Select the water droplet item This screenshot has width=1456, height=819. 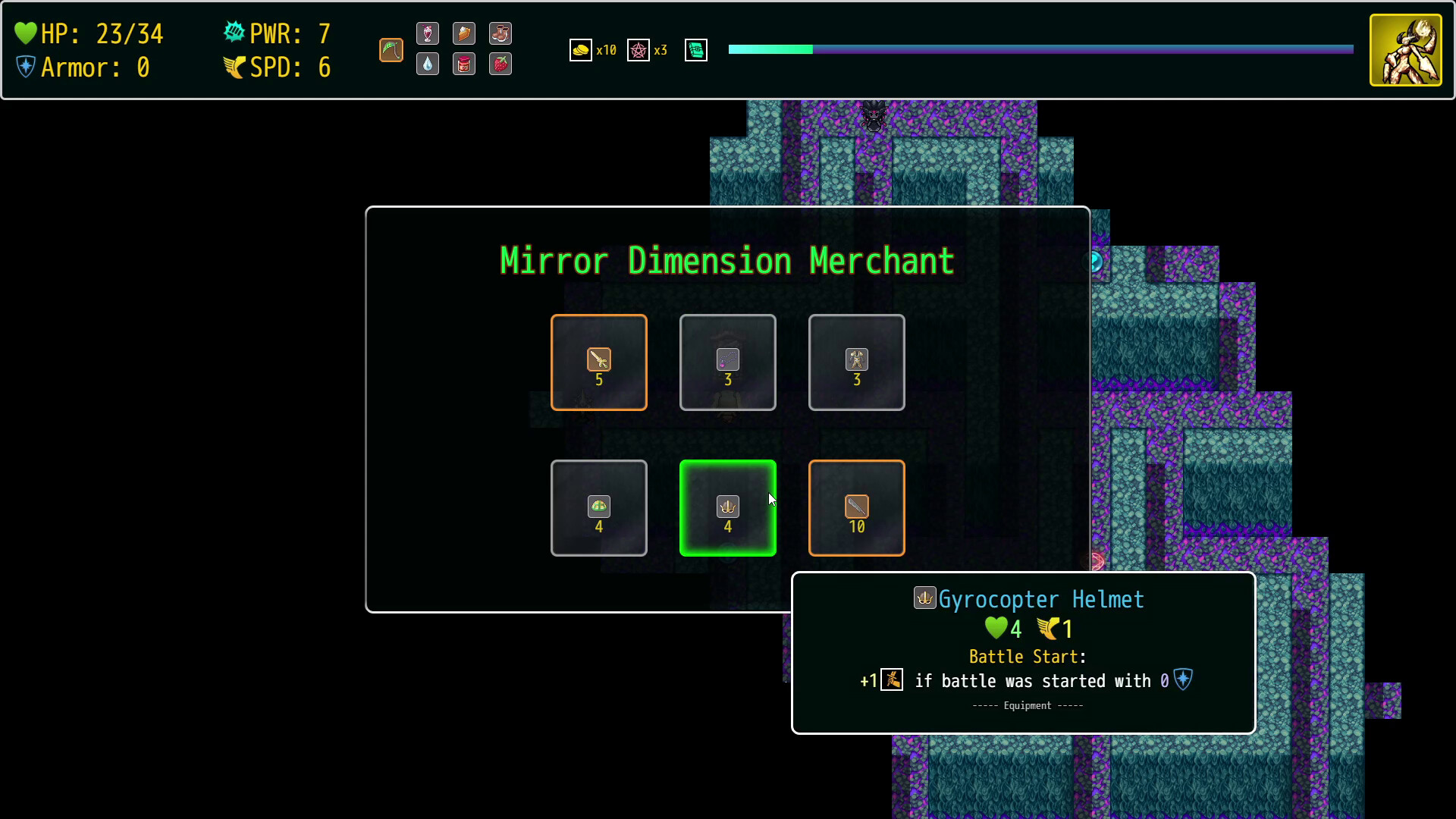click(x=428, y=64)
